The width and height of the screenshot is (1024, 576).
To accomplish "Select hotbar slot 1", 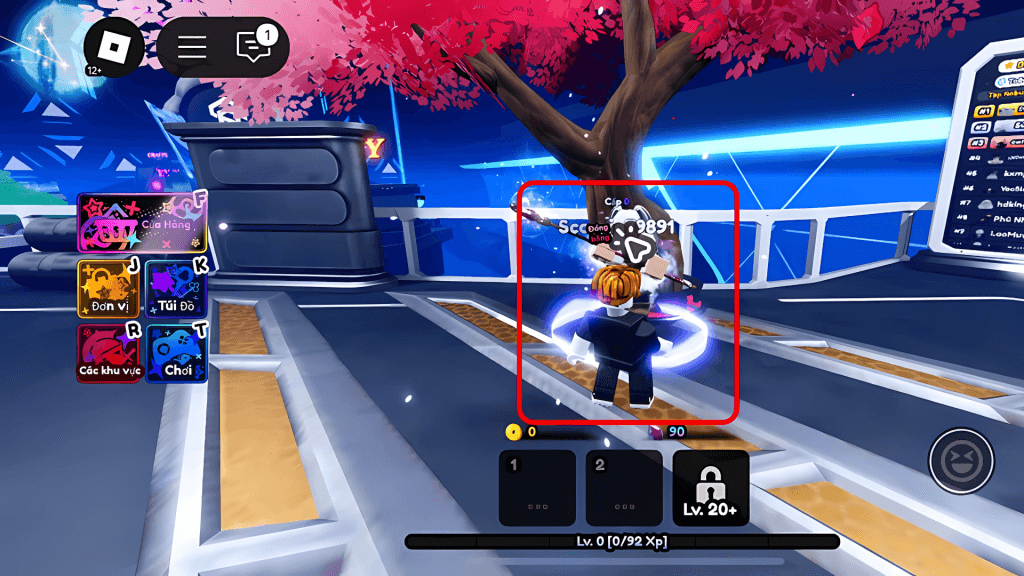I will (537, 487).
